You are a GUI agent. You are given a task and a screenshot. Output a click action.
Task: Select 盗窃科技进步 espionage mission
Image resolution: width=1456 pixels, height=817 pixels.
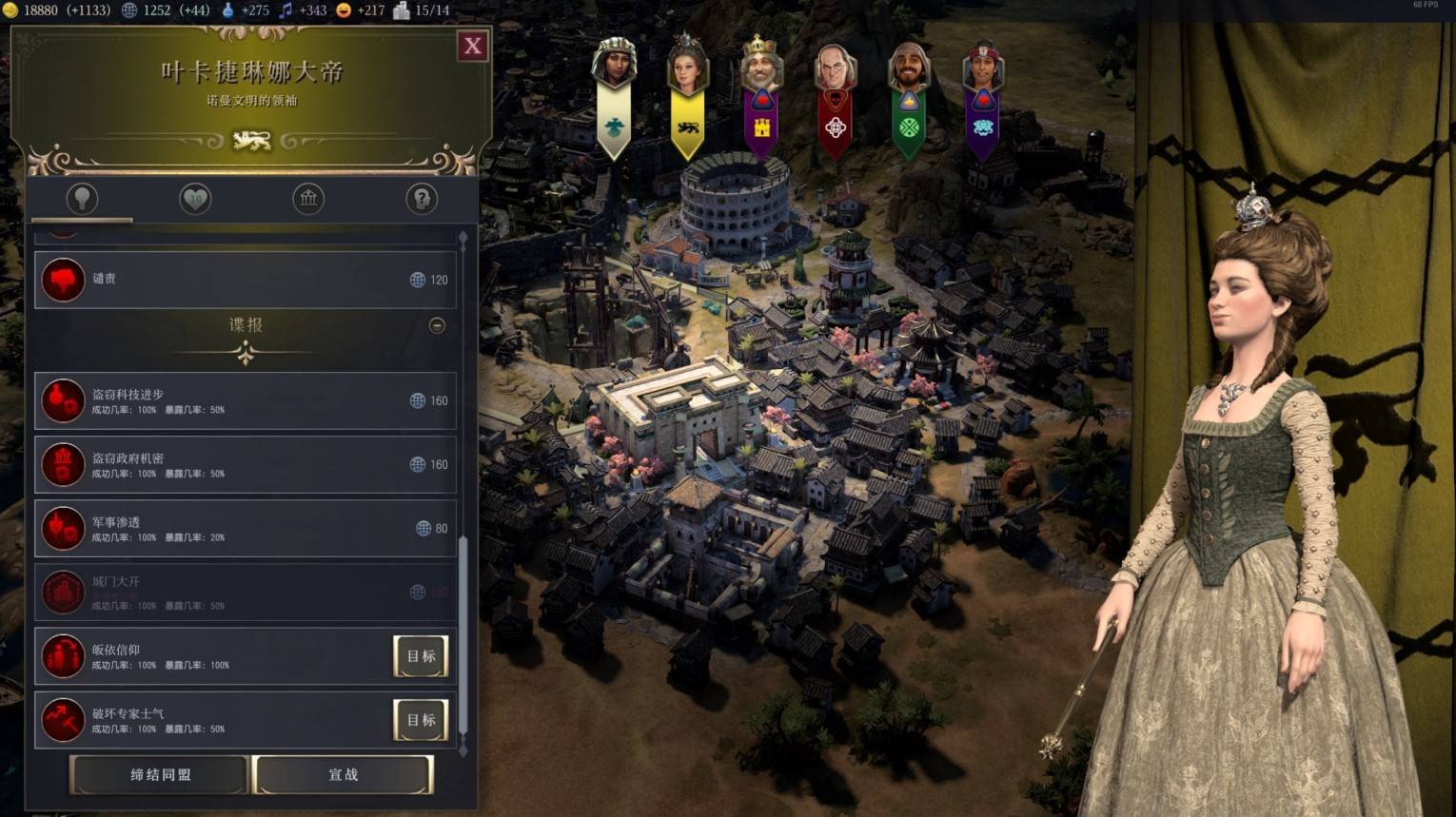tap(246, 400)
